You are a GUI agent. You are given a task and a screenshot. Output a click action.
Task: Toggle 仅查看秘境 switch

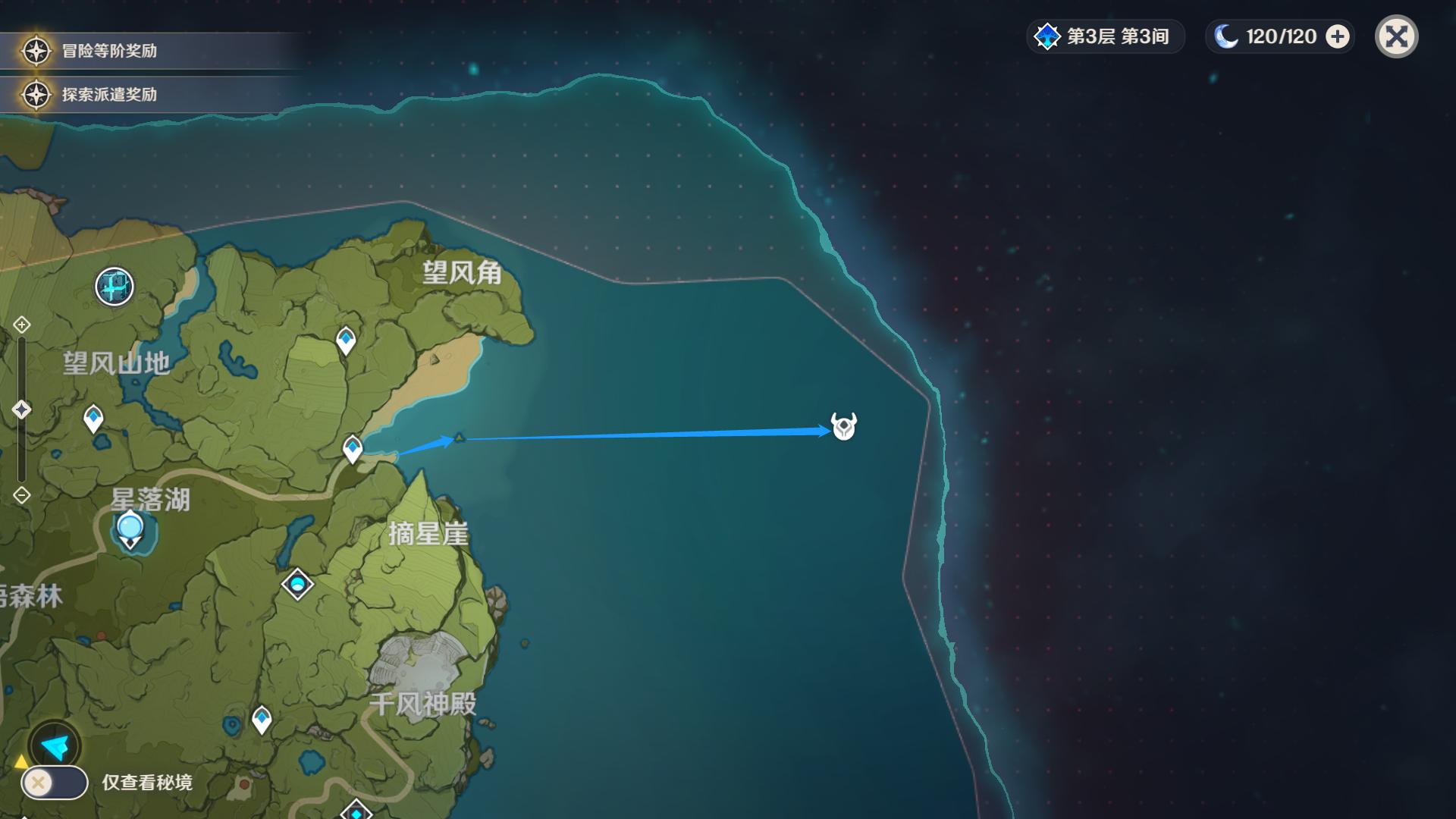coord(54,783)
